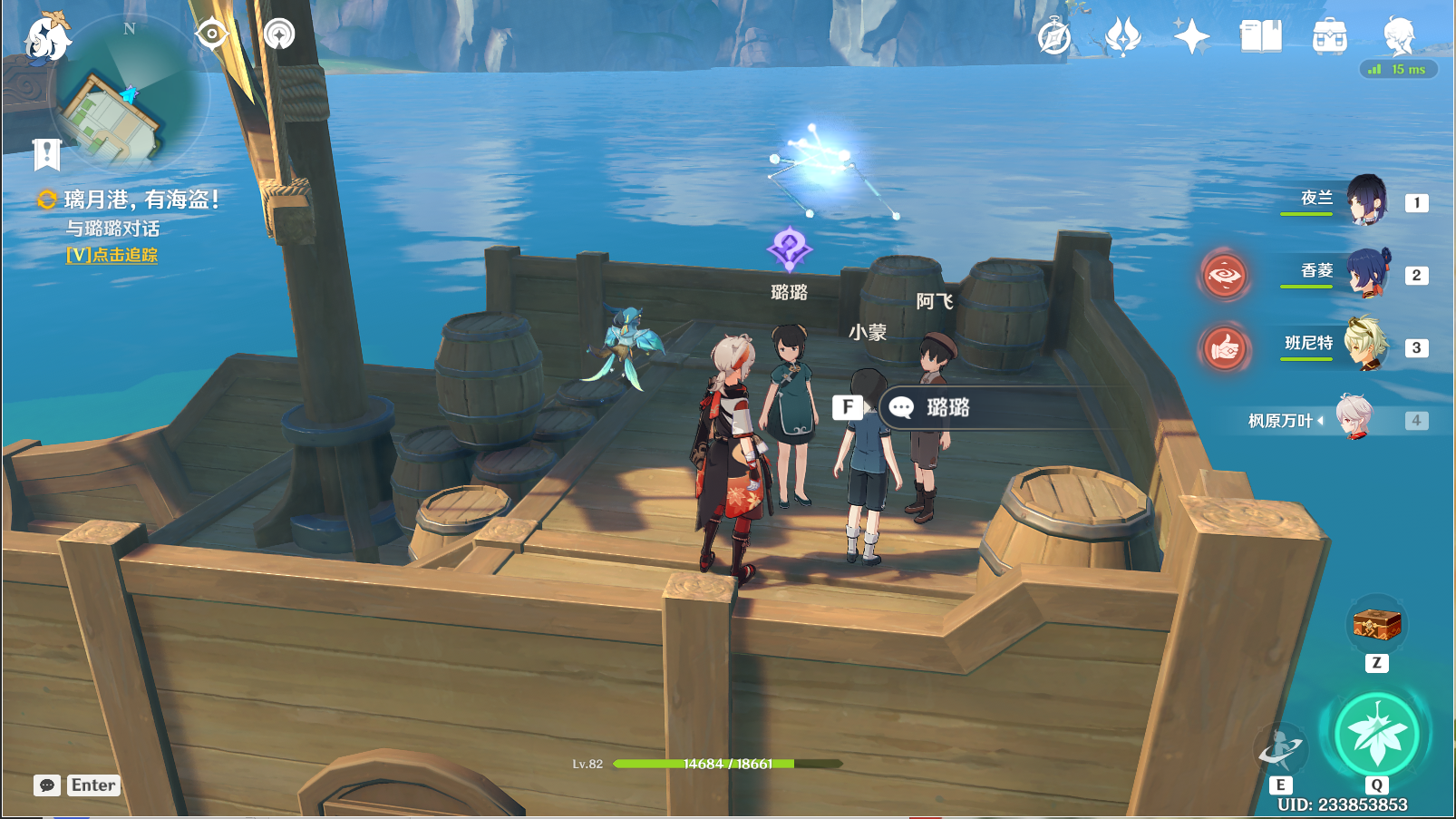Image resolution: width=1456 pixels, height=819 pixels.
Task: Open the compass events icon
Action: [1054, 37]
